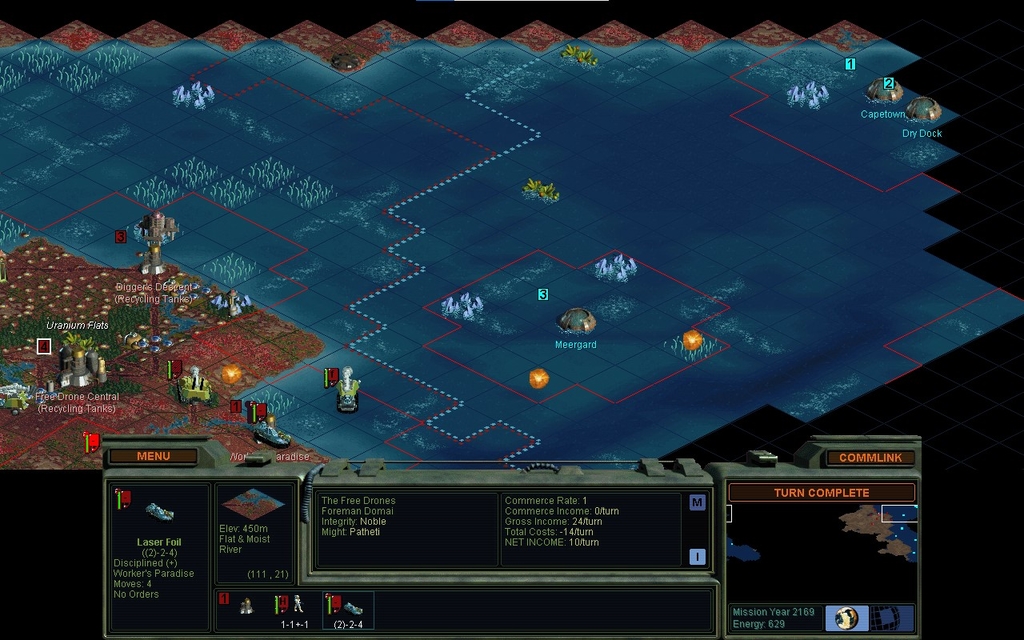
Task: Open the MENU button
Action: pyautogui.click(x=153, y=457)
